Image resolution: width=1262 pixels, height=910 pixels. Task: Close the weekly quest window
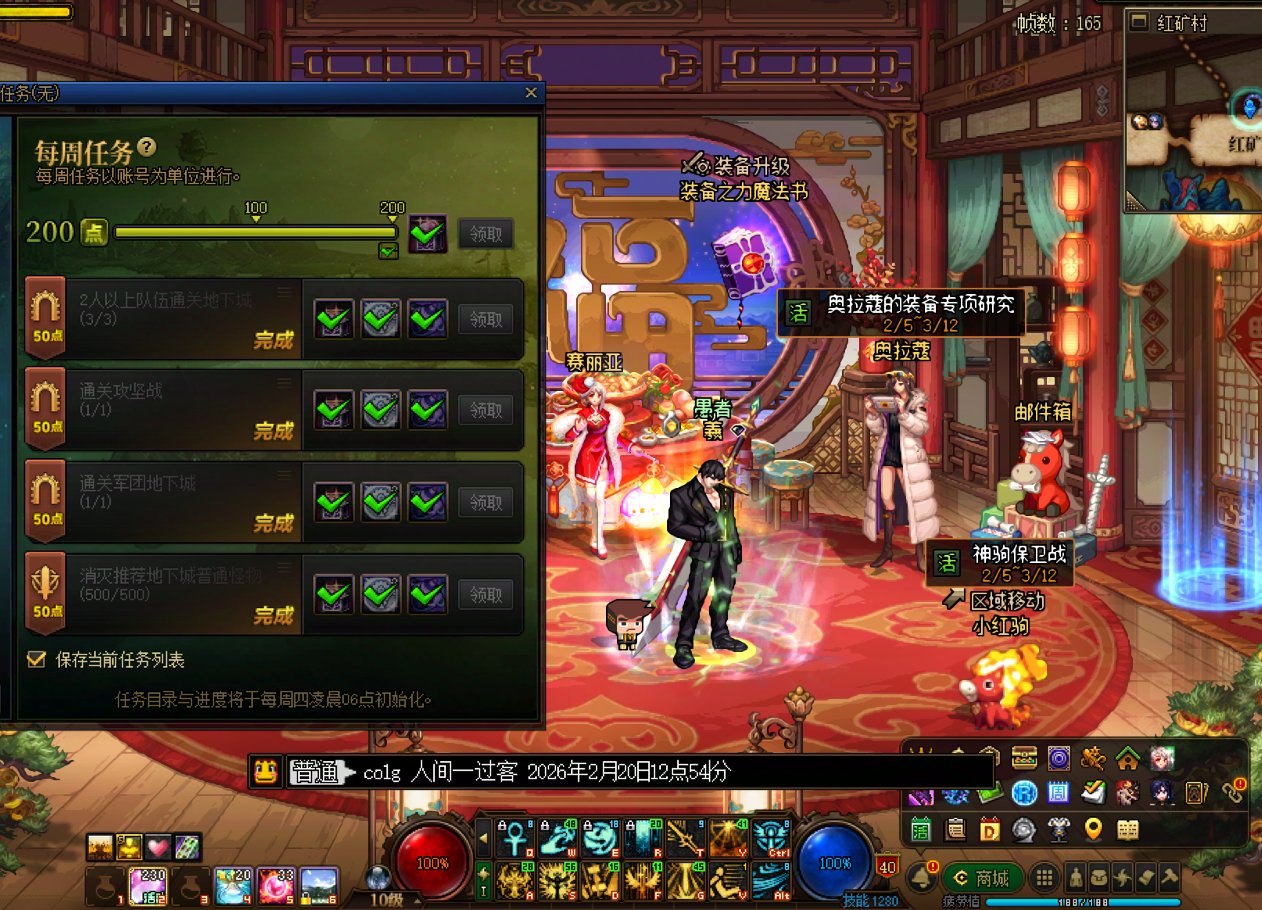point(531,93)
